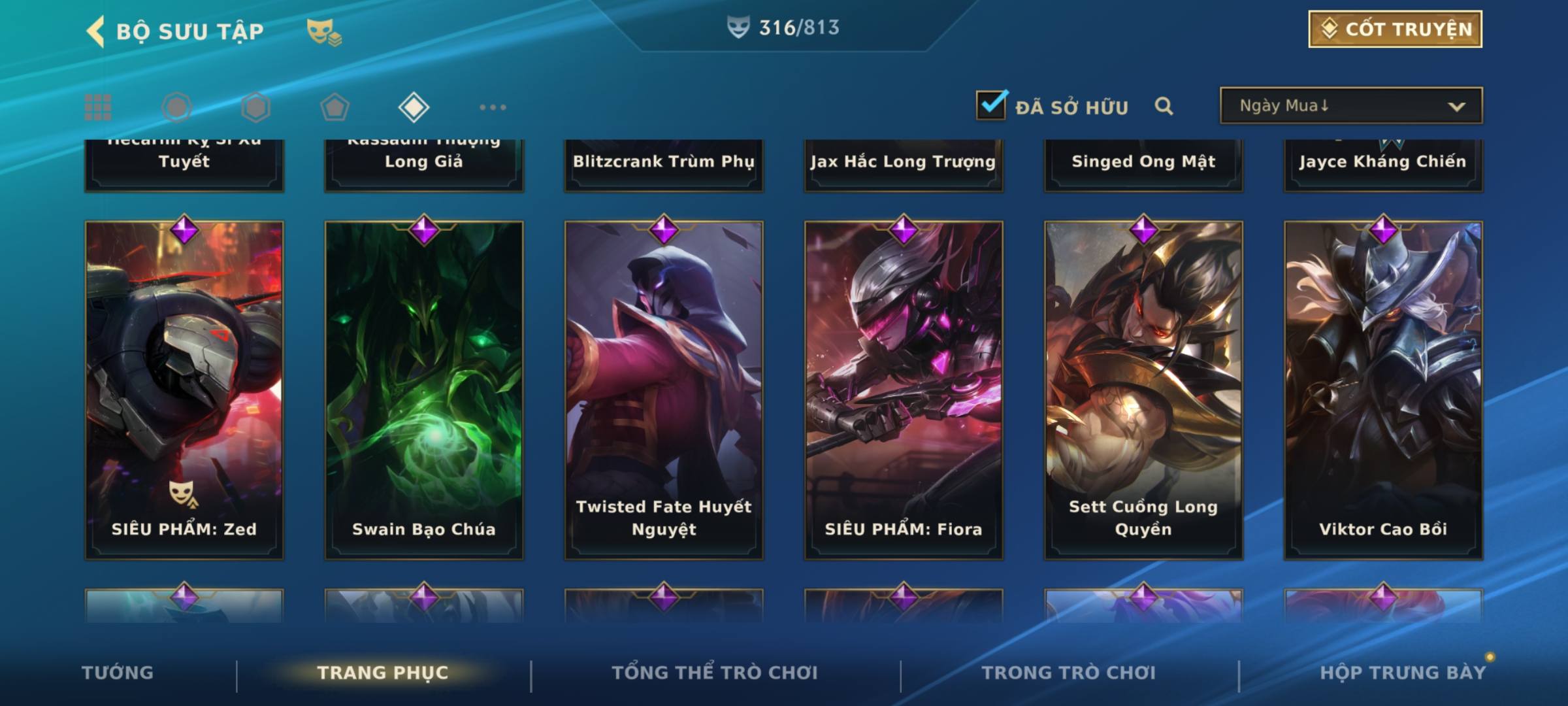Choose Twisted Fate Huyết Nguyệt skin card
The width and height of the screenshot is (1568, 706).
point(664,390)
